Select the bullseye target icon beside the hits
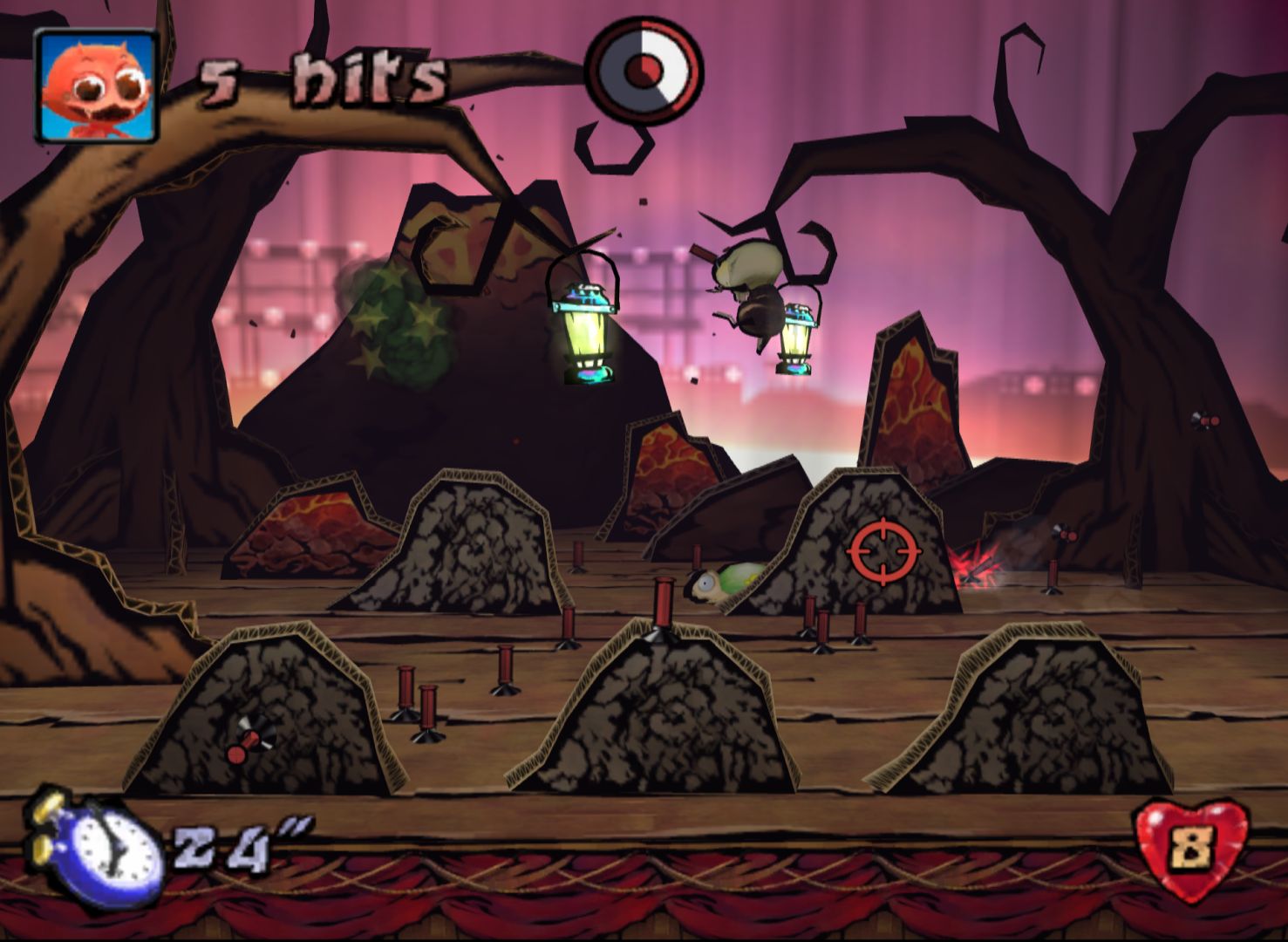Image resolution: width=1288 pixels, height=942 pixels. click(644, 66)
